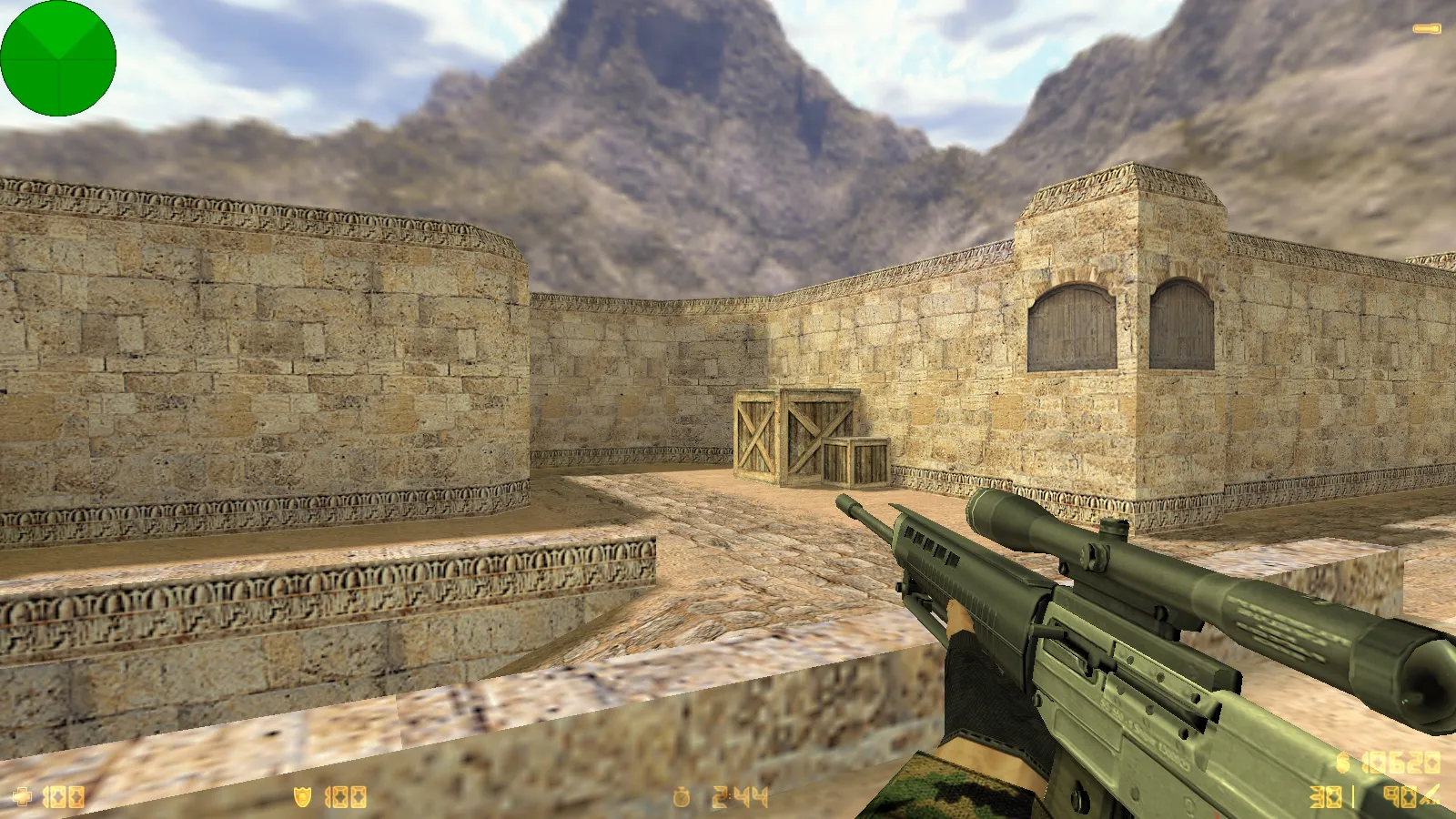Click the kevlar armor shield icon

coord(302,797)
